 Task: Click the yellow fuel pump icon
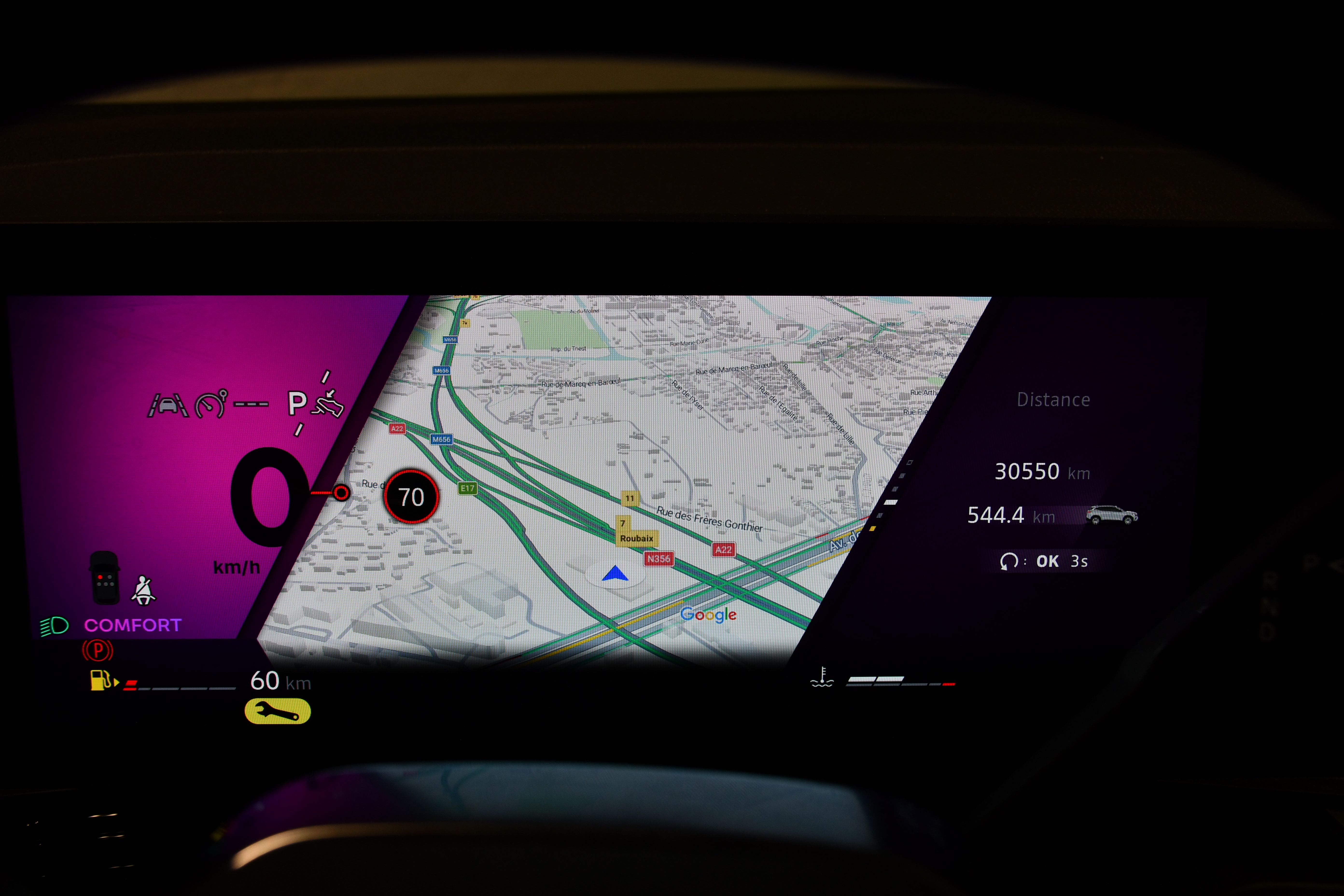coord(101,681)
